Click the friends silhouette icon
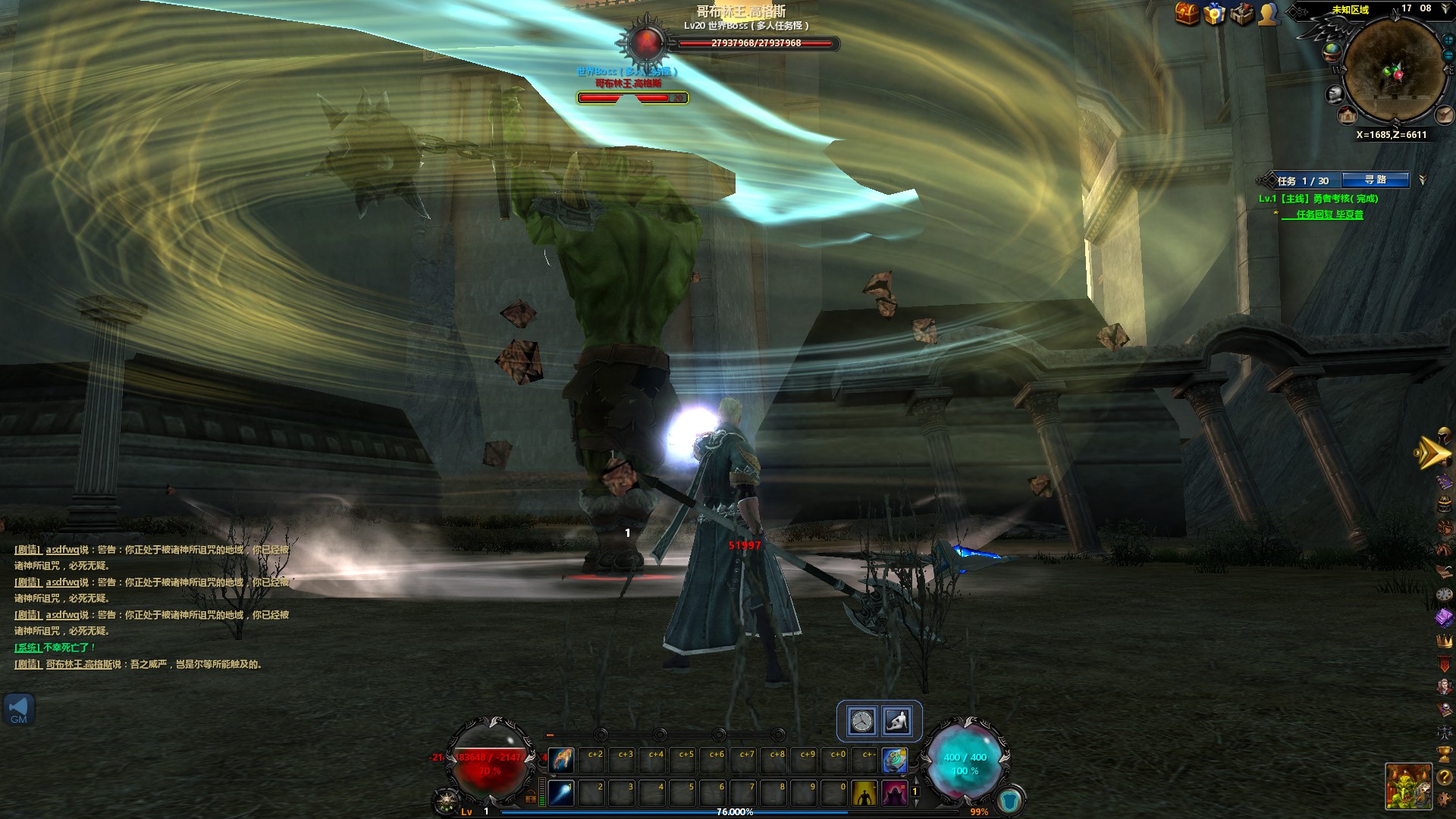 (1269, 13)
